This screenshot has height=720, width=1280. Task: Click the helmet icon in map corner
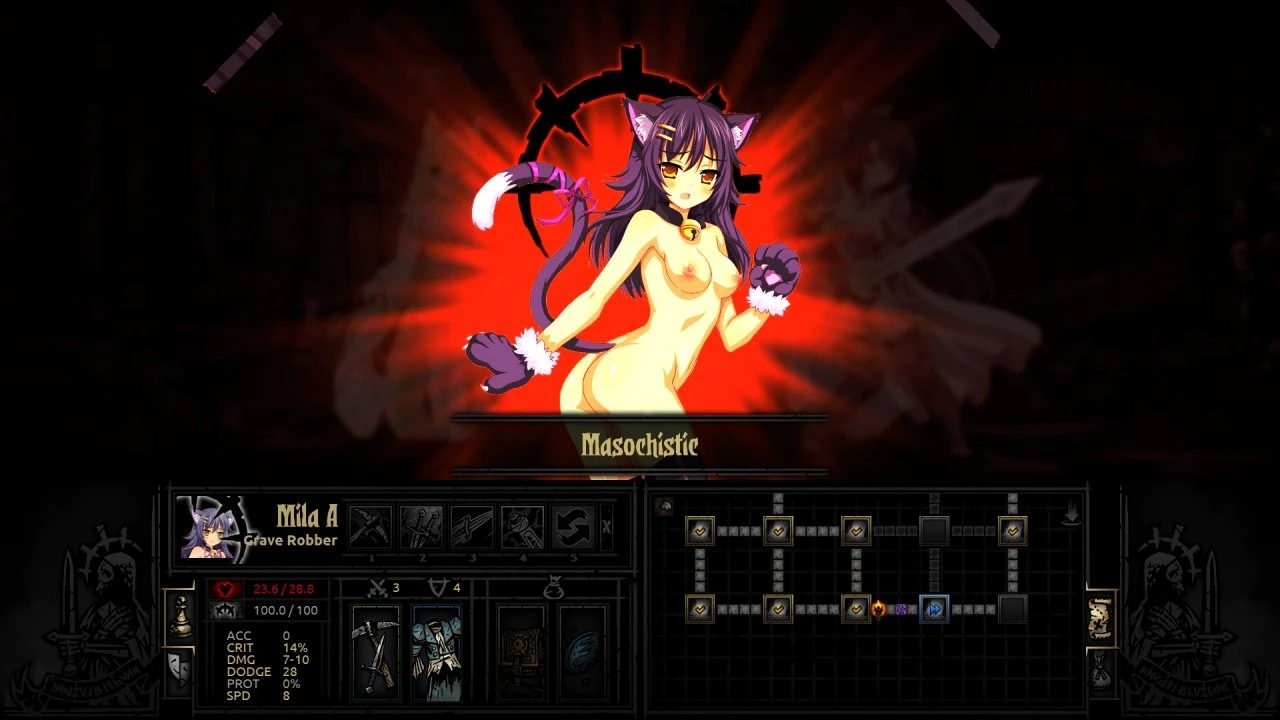[663, 506]
